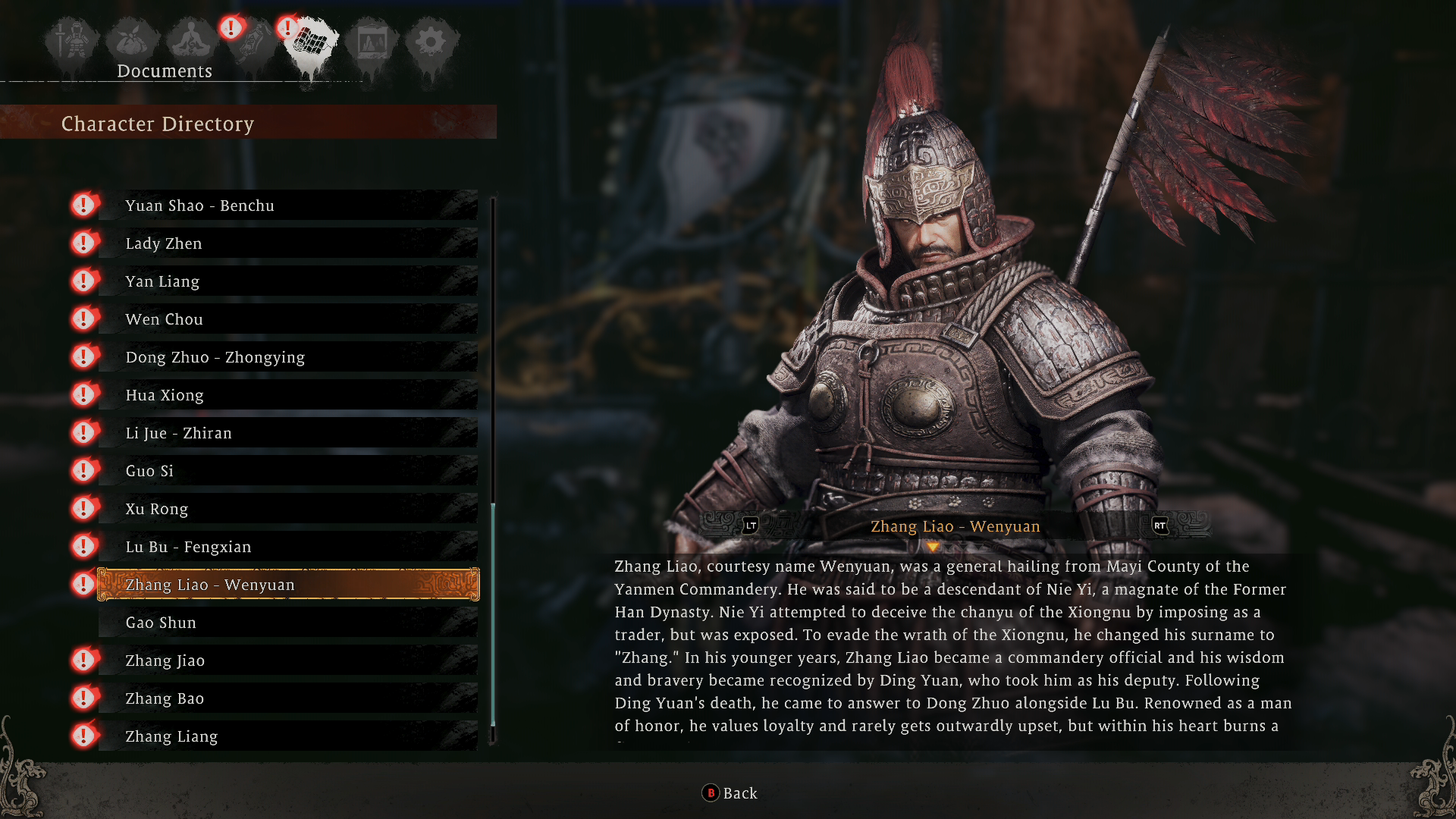Viewport: 1456px width, 819px height.
Task: Select the Lu Bu - Fengxian entry
Action: (x=288, y=546)
